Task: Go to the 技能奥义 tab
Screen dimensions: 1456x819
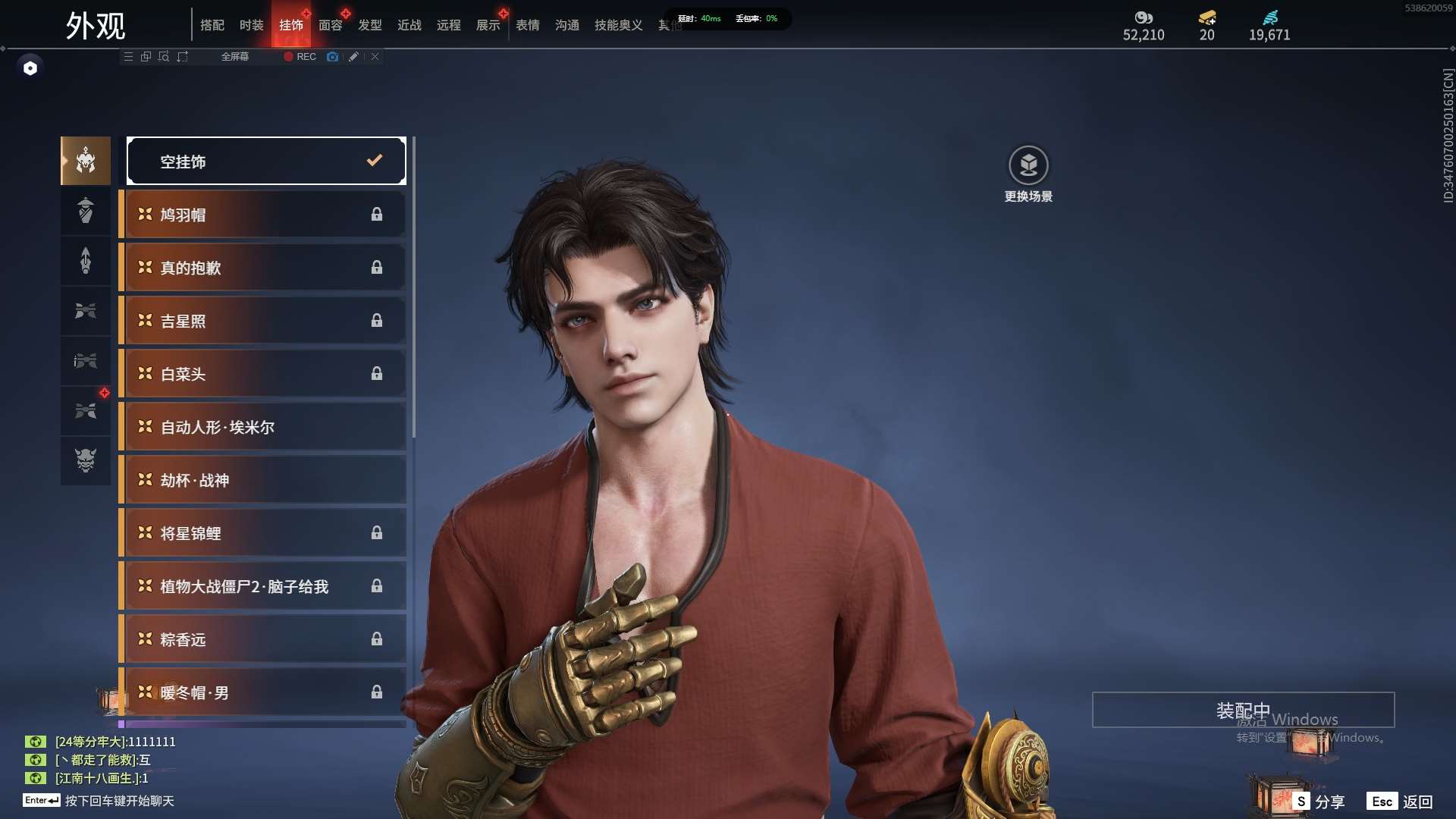Action: (x=618, y=25)
